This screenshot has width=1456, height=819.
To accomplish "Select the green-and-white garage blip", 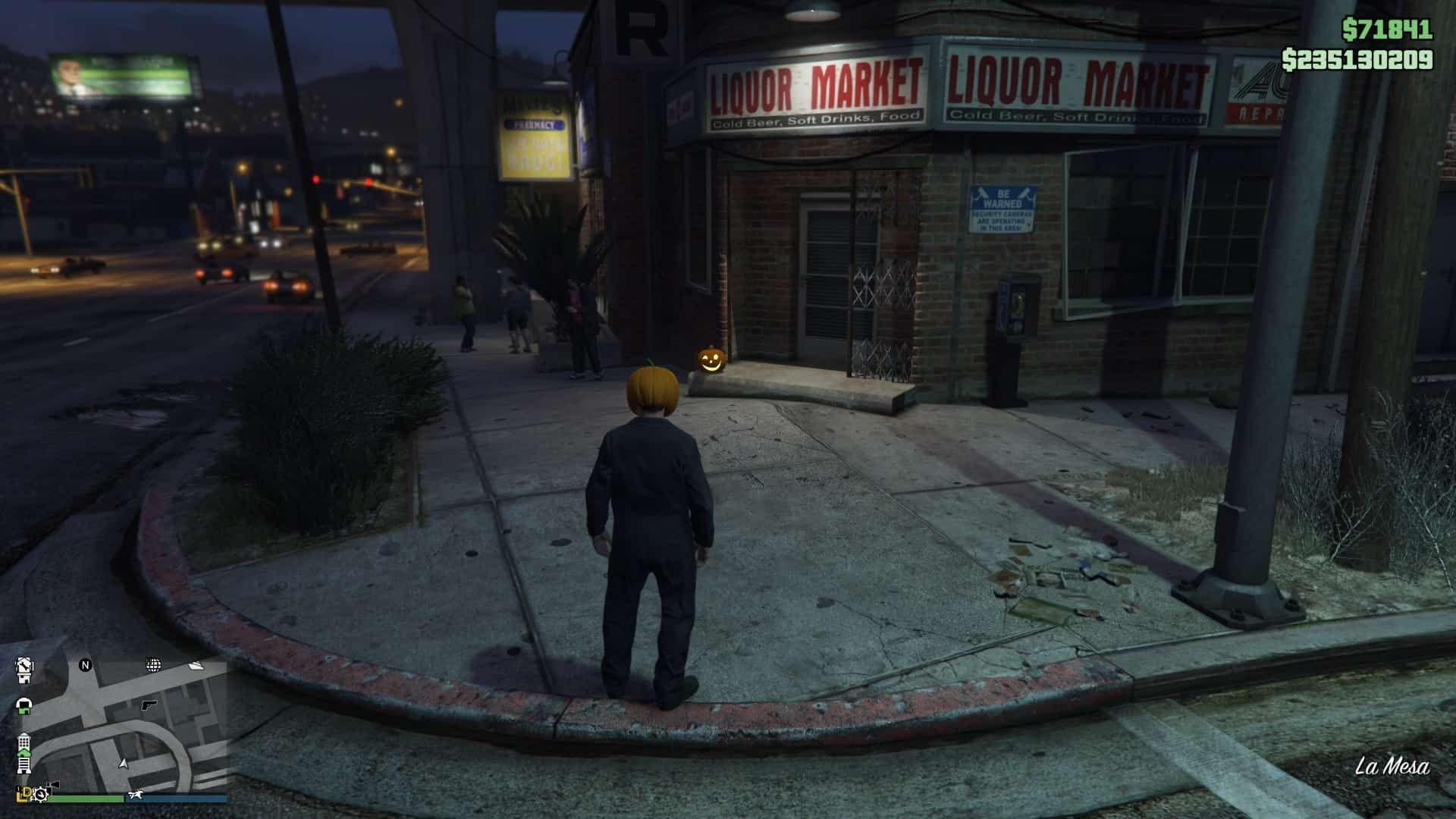I will click(24, 707).
